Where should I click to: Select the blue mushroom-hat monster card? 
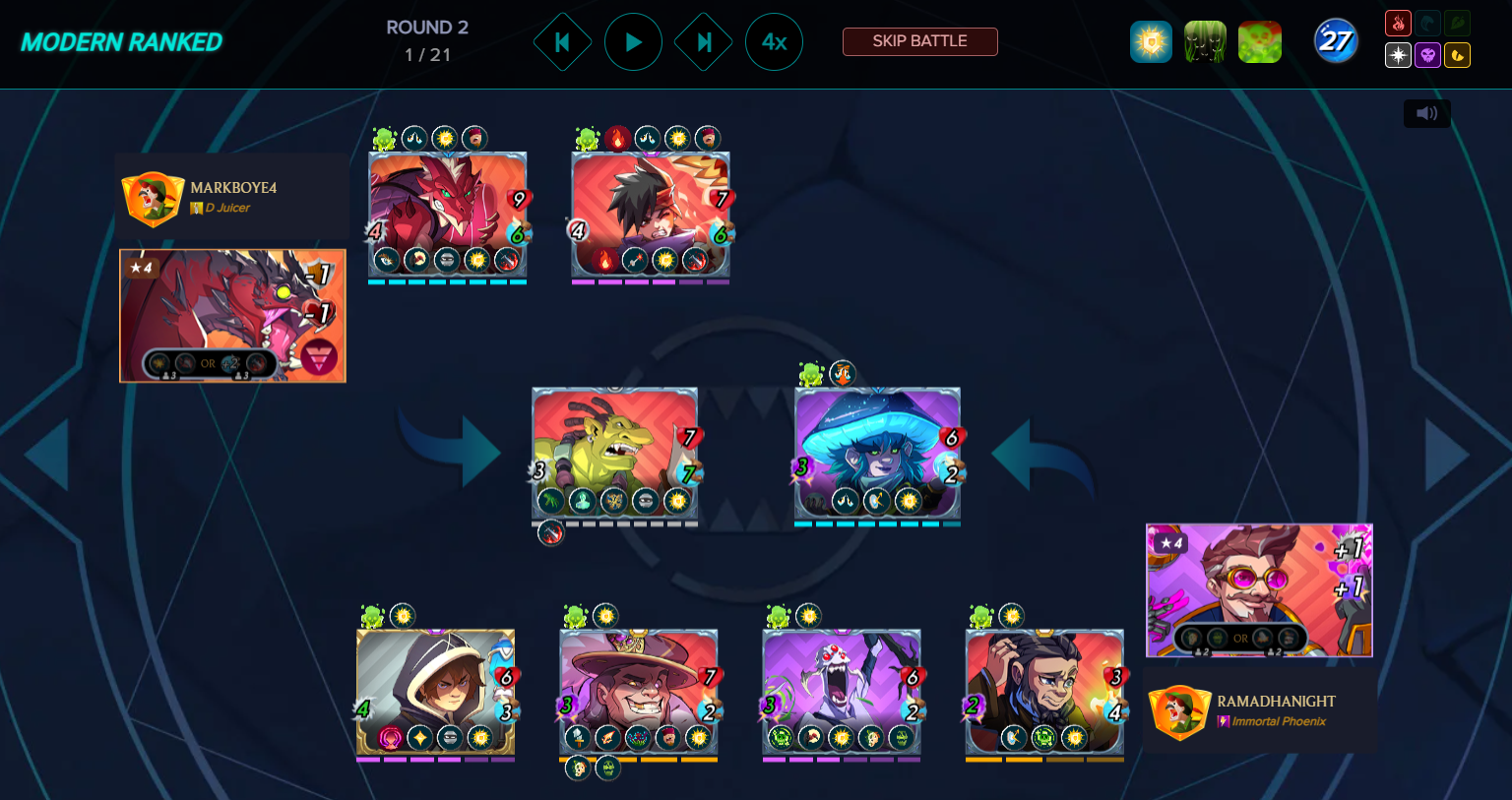pyautogui.click(x=877, y=451)
